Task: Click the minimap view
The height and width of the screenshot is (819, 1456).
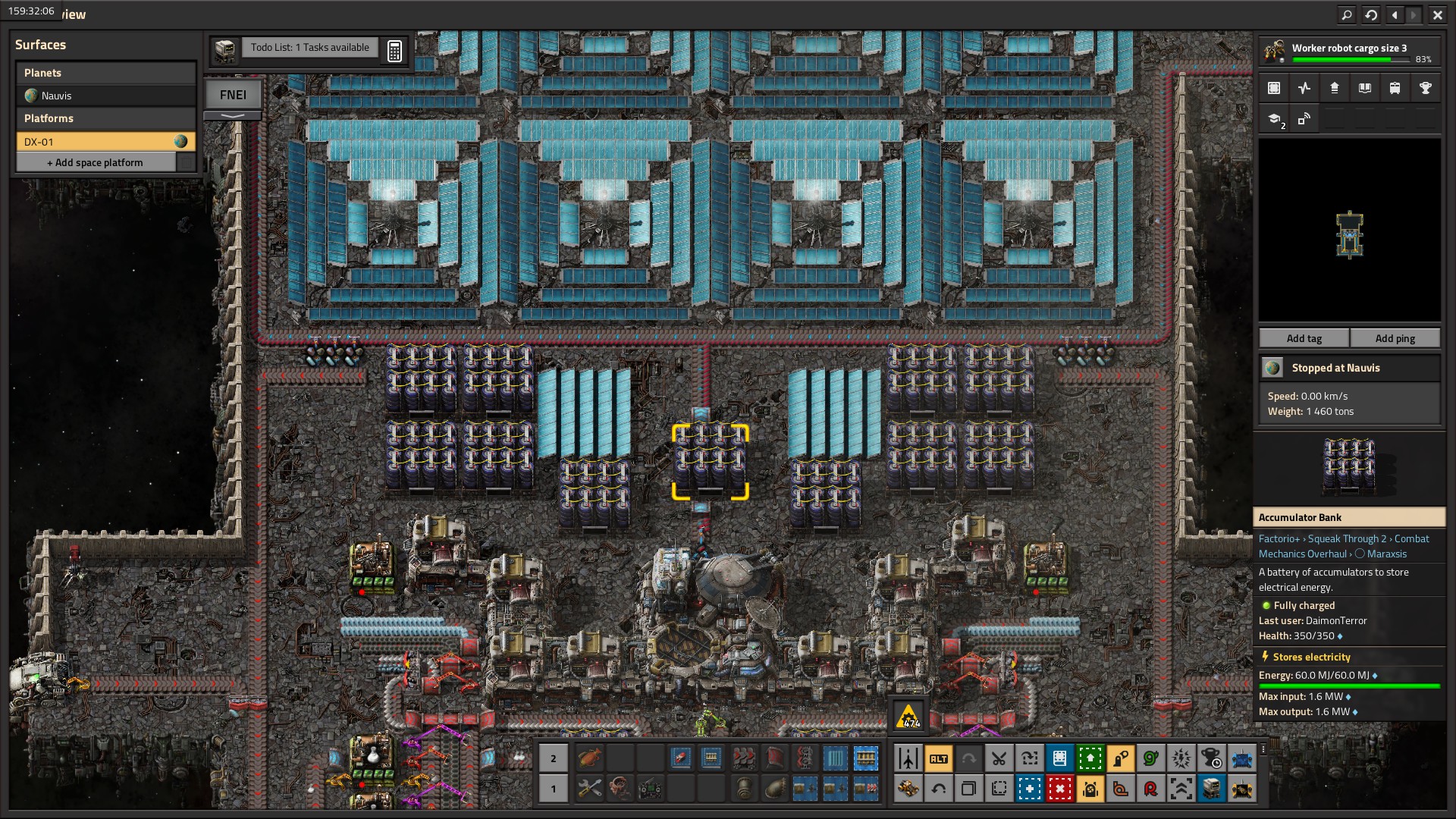Action: point(1349,231)
